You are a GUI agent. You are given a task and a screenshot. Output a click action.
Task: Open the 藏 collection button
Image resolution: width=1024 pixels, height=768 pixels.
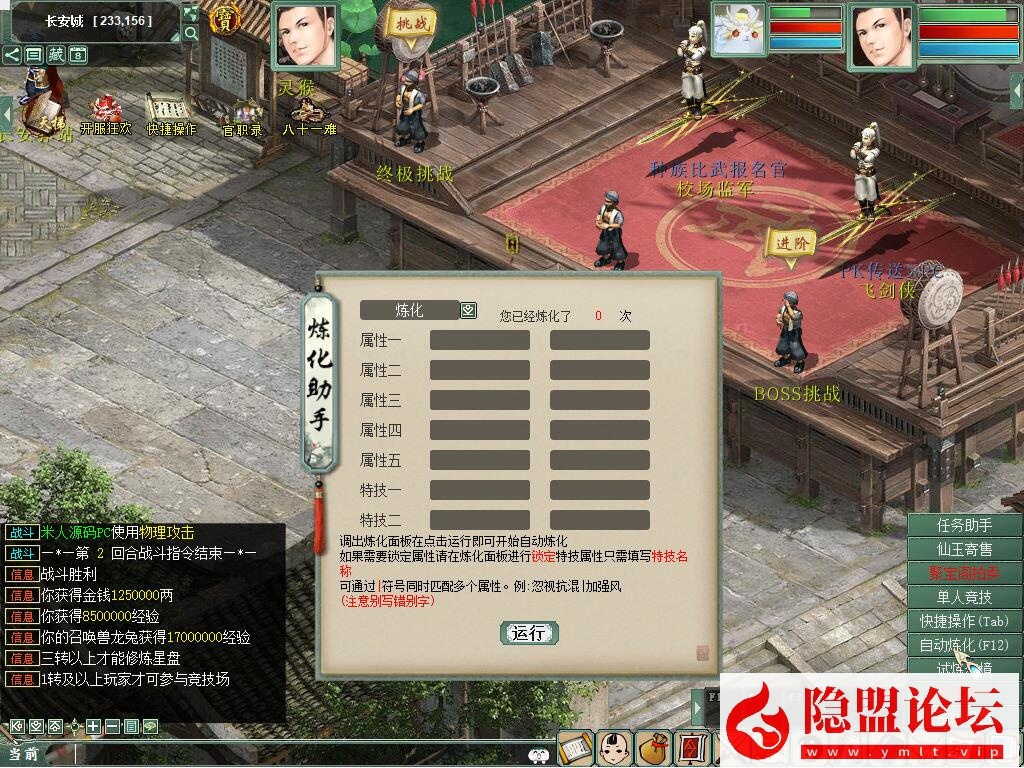[x=56, y=54]
